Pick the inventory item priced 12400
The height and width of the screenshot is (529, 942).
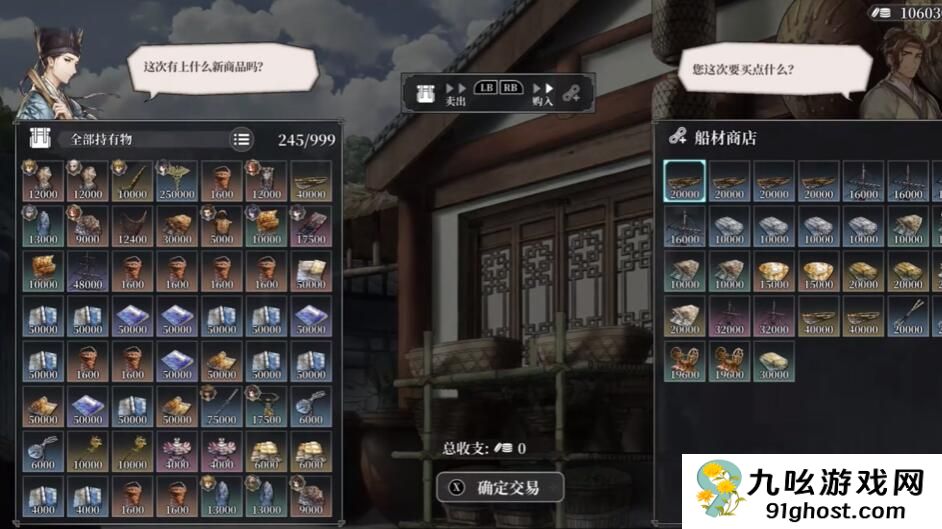coord(131,226)
